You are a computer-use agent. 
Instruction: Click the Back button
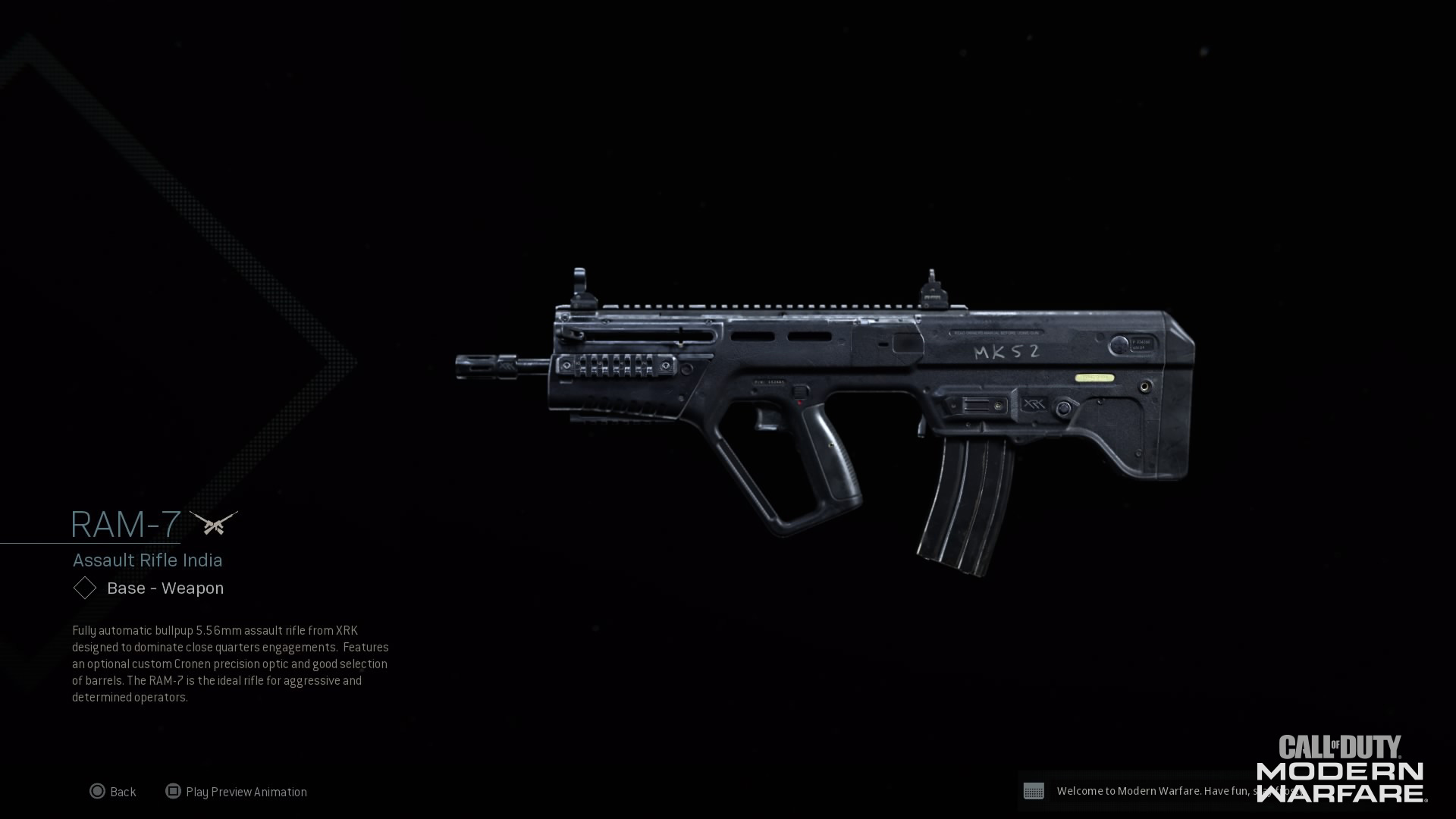[122, 791]
